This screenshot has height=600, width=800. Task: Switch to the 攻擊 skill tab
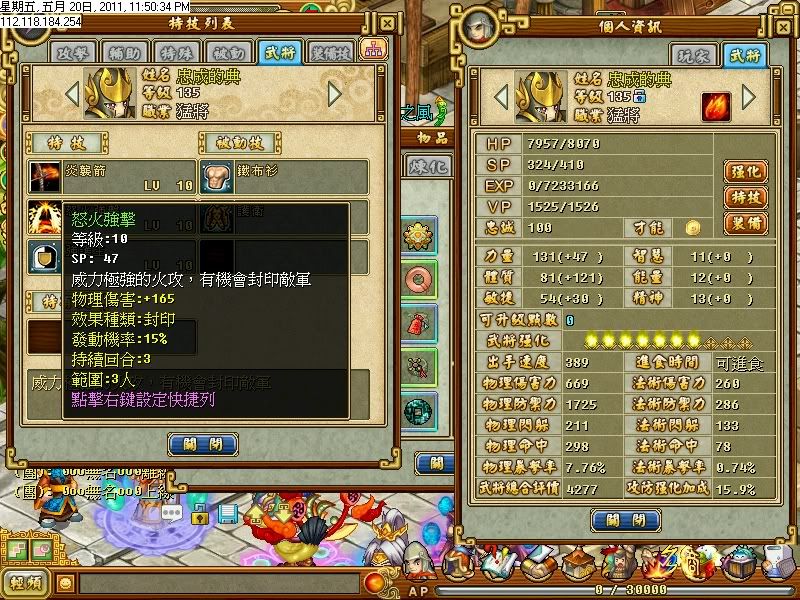coord(73,52)
